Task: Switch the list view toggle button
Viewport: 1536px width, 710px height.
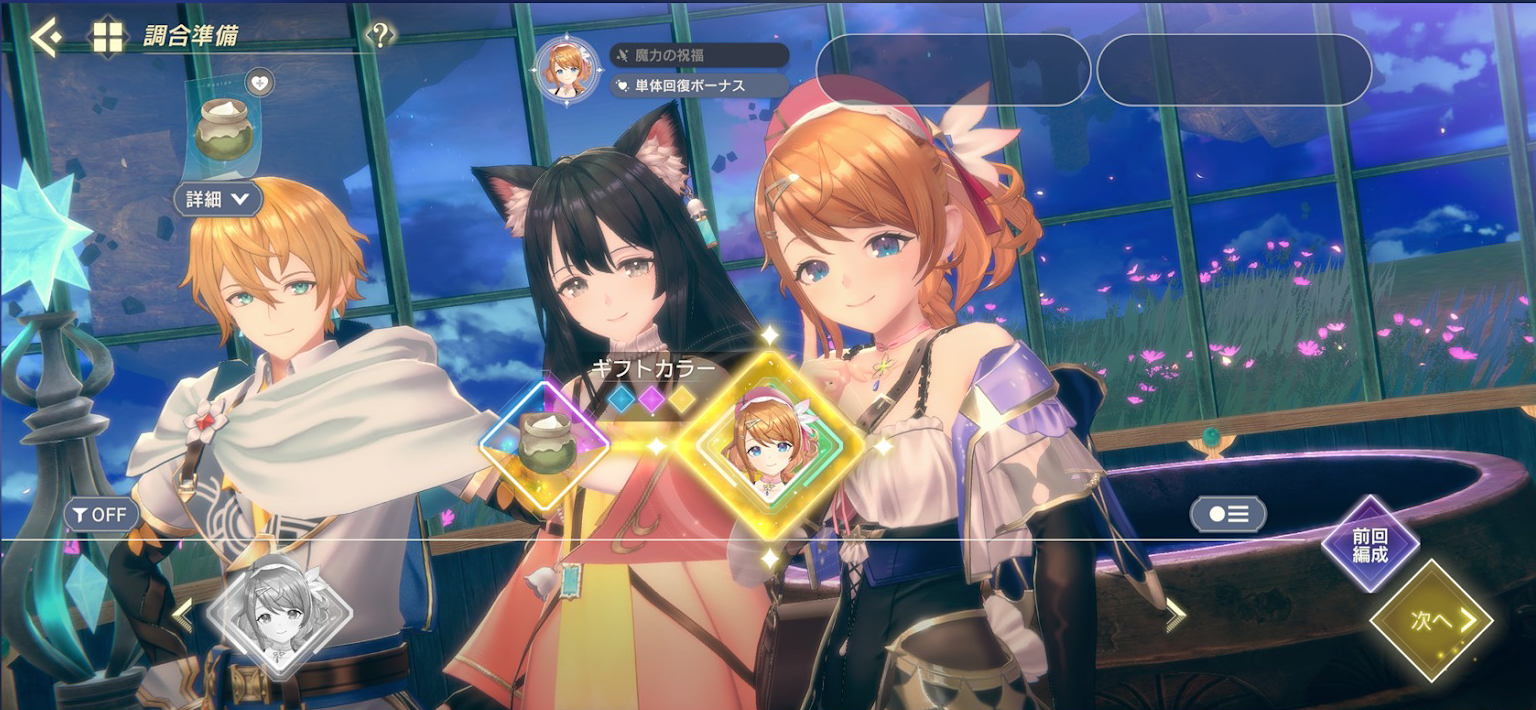Action: click(1228, 514)
